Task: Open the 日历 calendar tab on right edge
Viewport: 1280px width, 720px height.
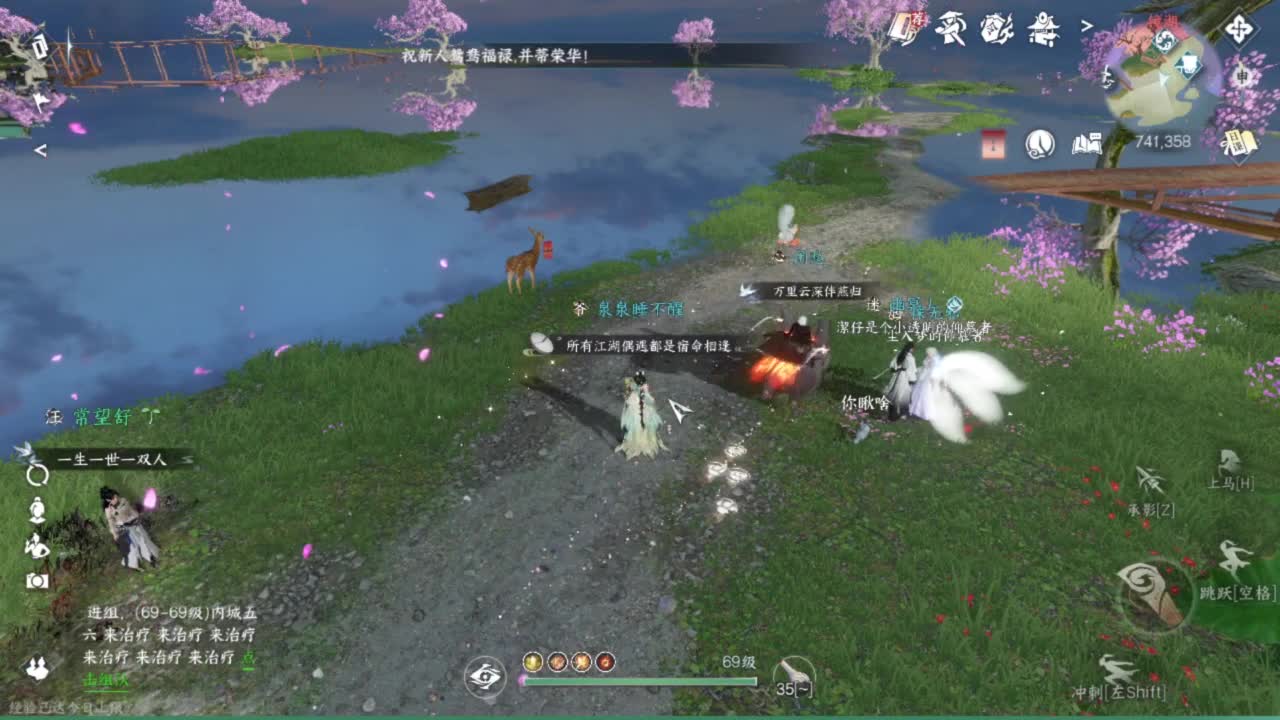Action: click(1238, 142)
